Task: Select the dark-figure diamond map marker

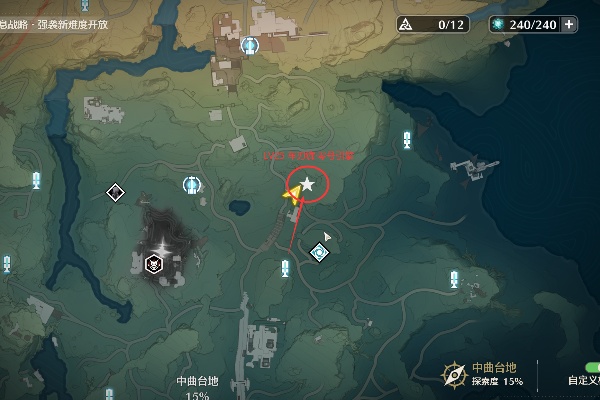Action: [x=115, y=192]
